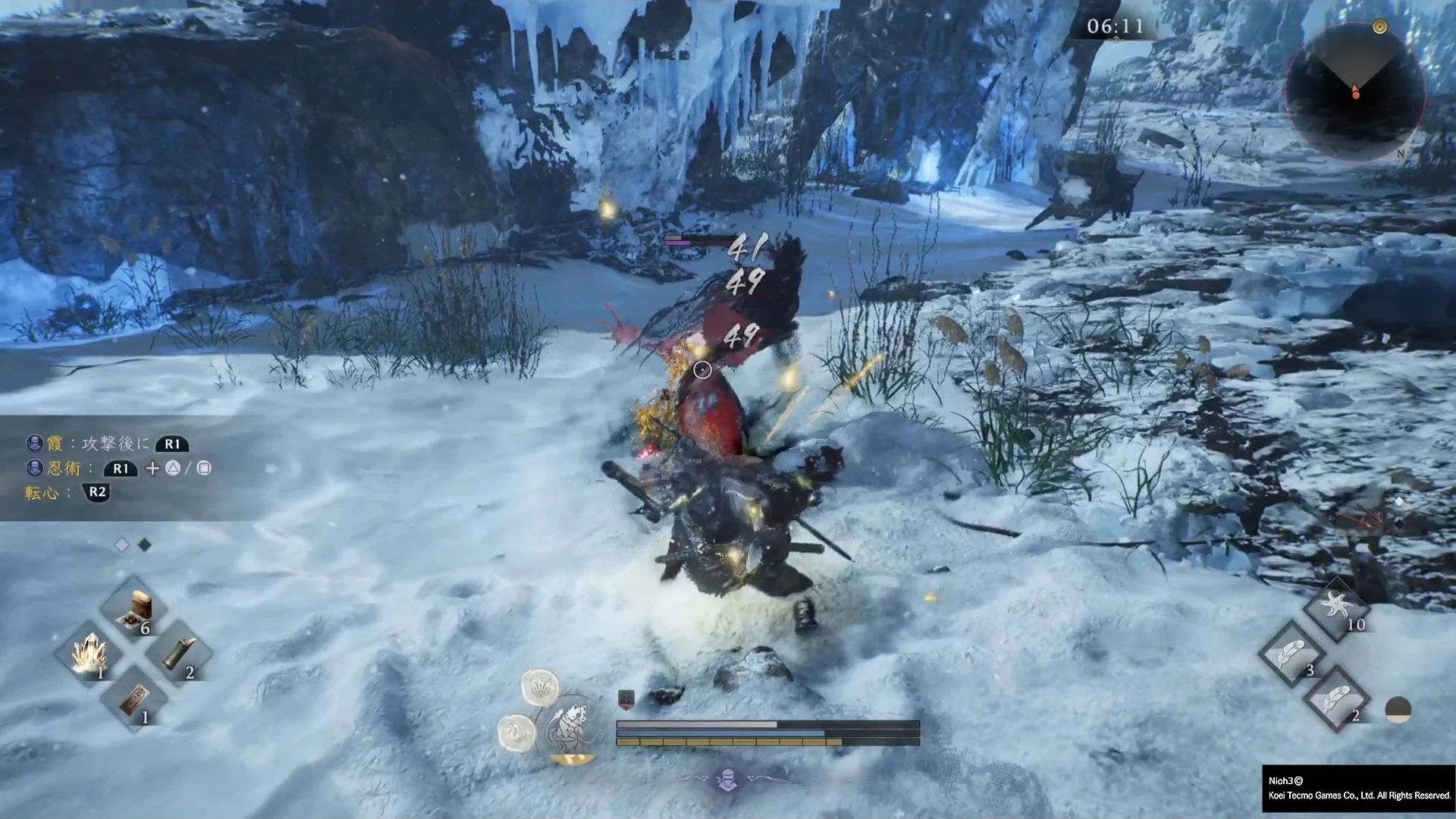The image size is (1456, 819).
Task: Click the ninja style emblem
Action: coord(727,780)
